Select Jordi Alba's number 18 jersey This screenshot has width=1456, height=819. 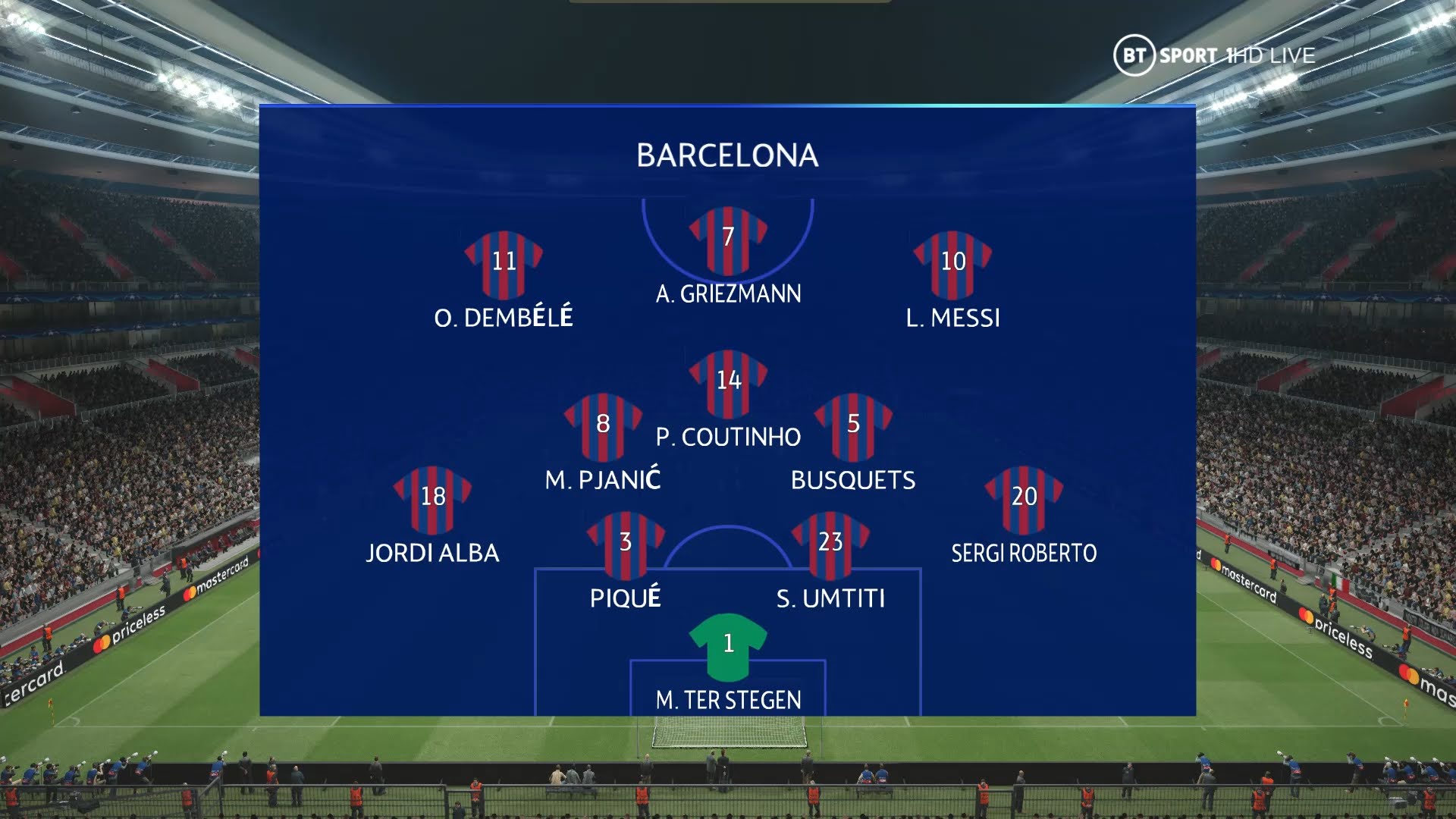[x=434, y=500]
